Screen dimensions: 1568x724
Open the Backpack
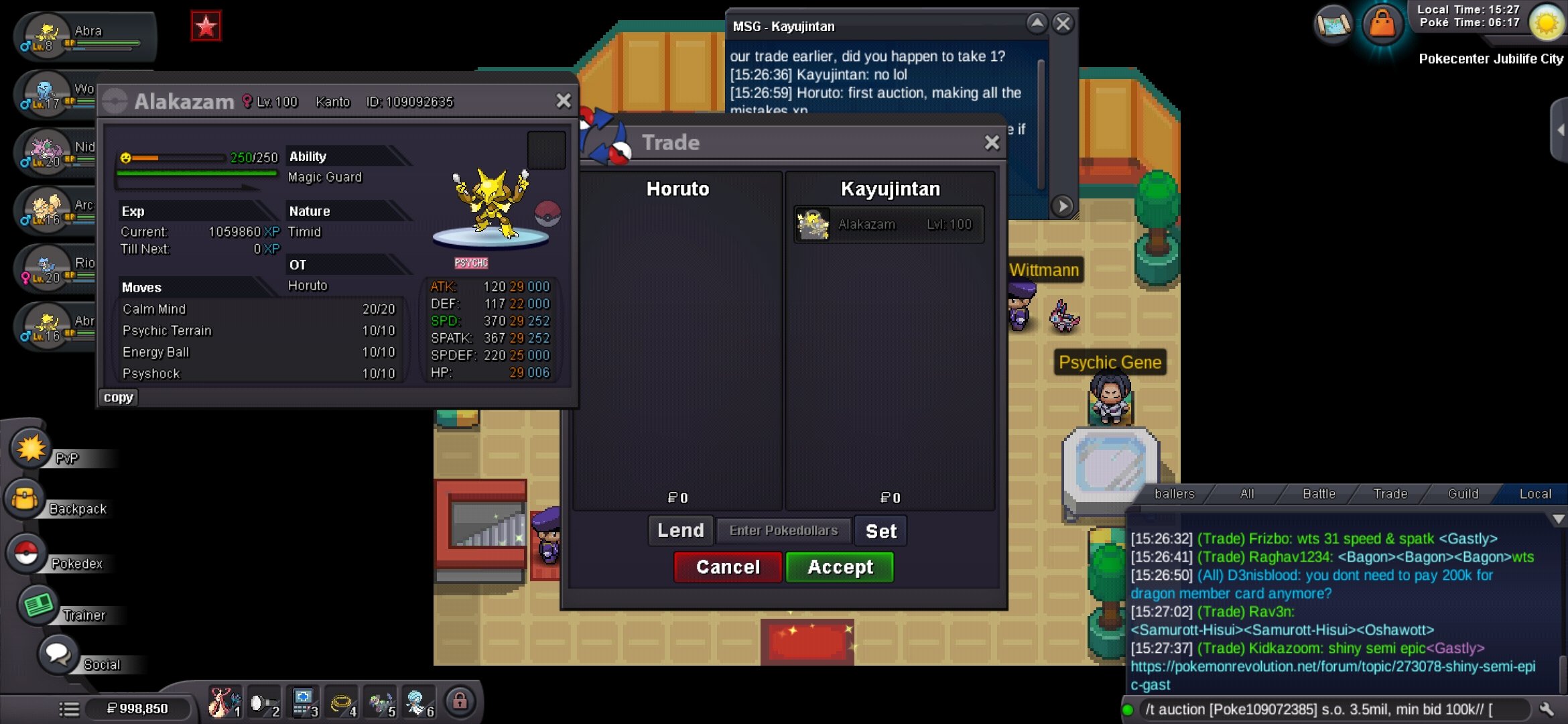25,499
